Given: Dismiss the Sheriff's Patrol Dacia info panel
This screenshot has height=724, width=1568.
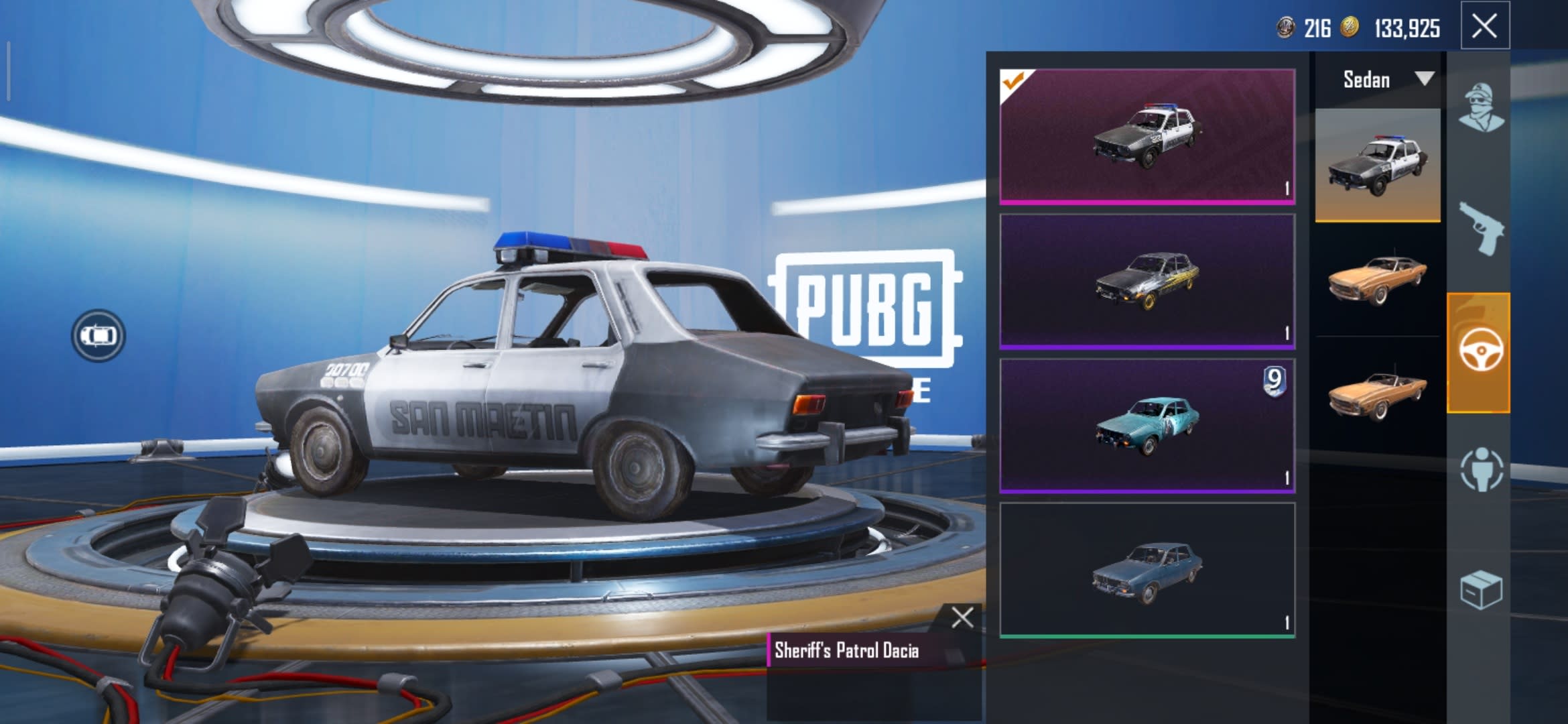Looking at the screenshot, I should (962, 617).
